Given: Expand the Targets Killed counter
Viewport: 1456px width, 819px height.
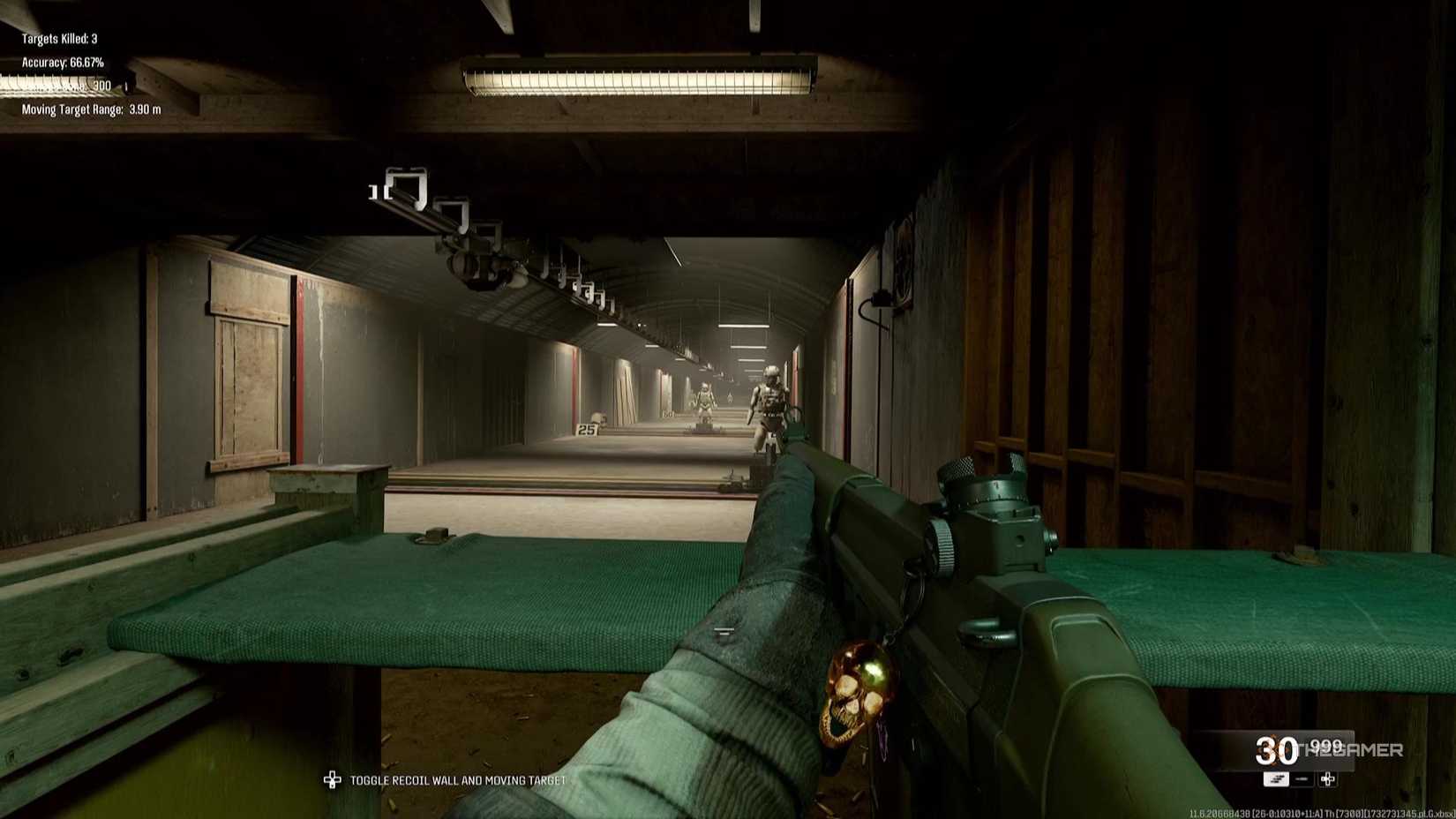Looking at the screenshot, I should point(60,38).
